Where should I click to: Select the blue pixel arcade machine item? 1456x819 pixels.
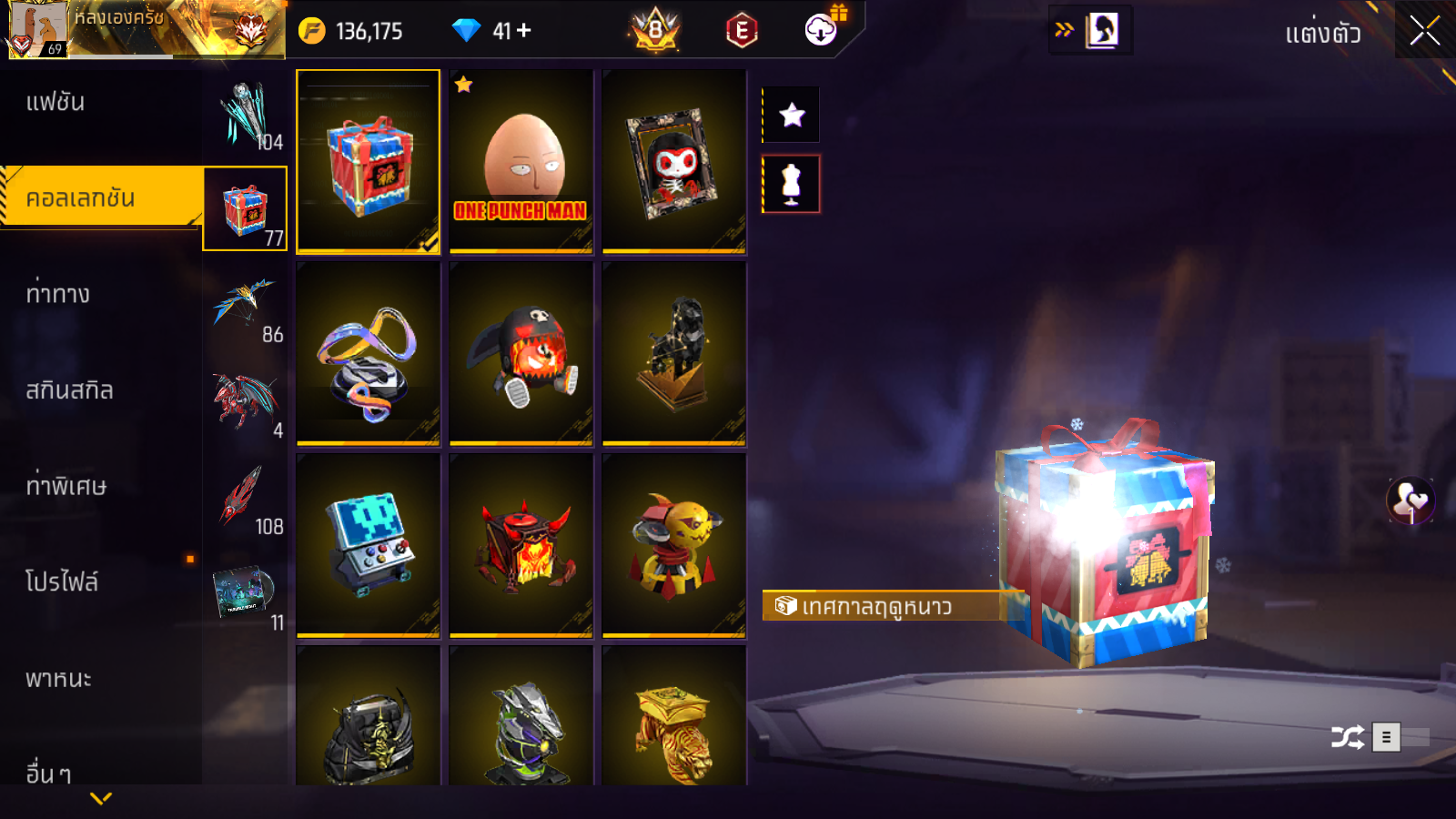coord(368,546)
